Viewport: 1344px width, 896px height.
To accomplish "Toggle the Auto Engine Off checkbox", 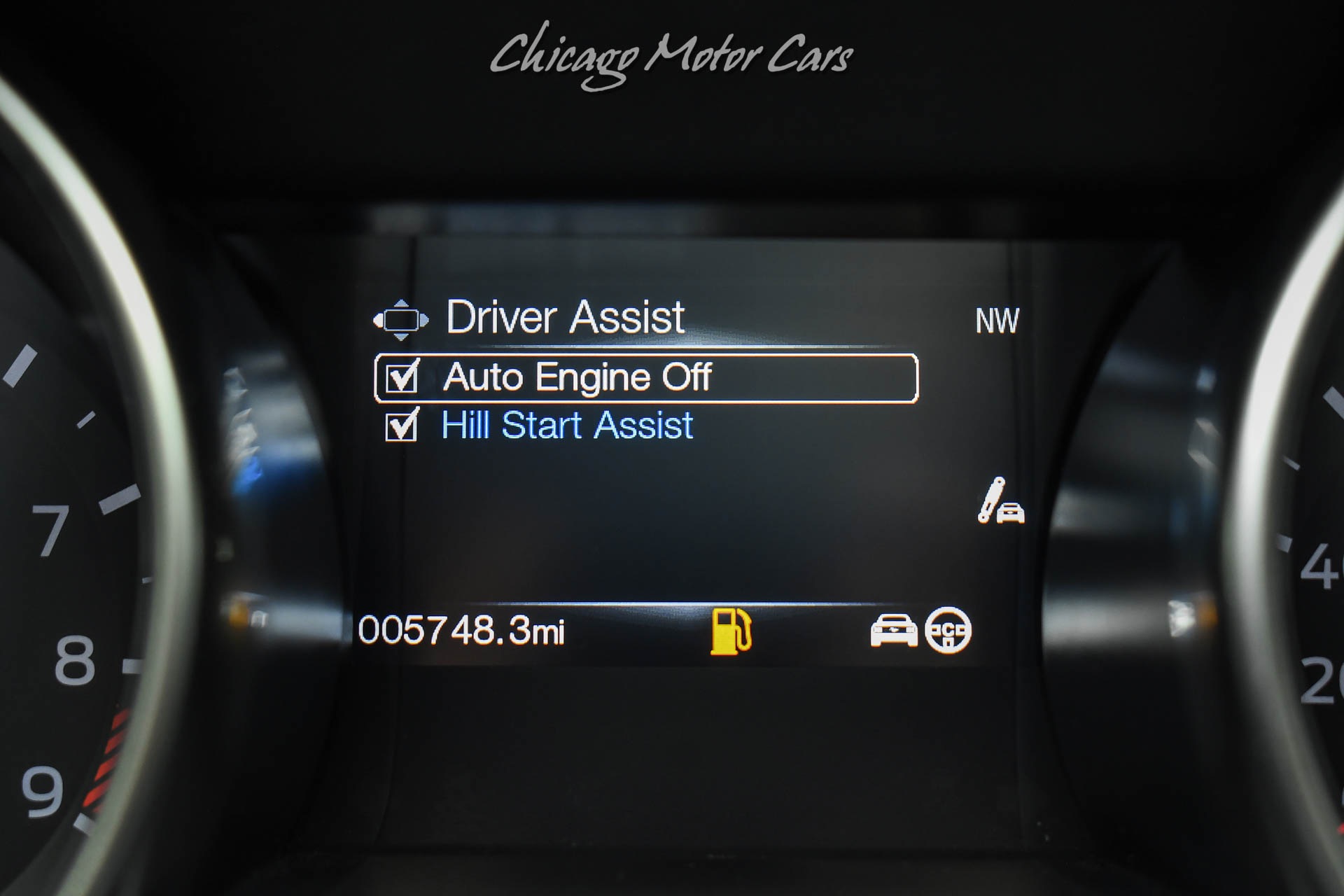I will coord(402,377).
